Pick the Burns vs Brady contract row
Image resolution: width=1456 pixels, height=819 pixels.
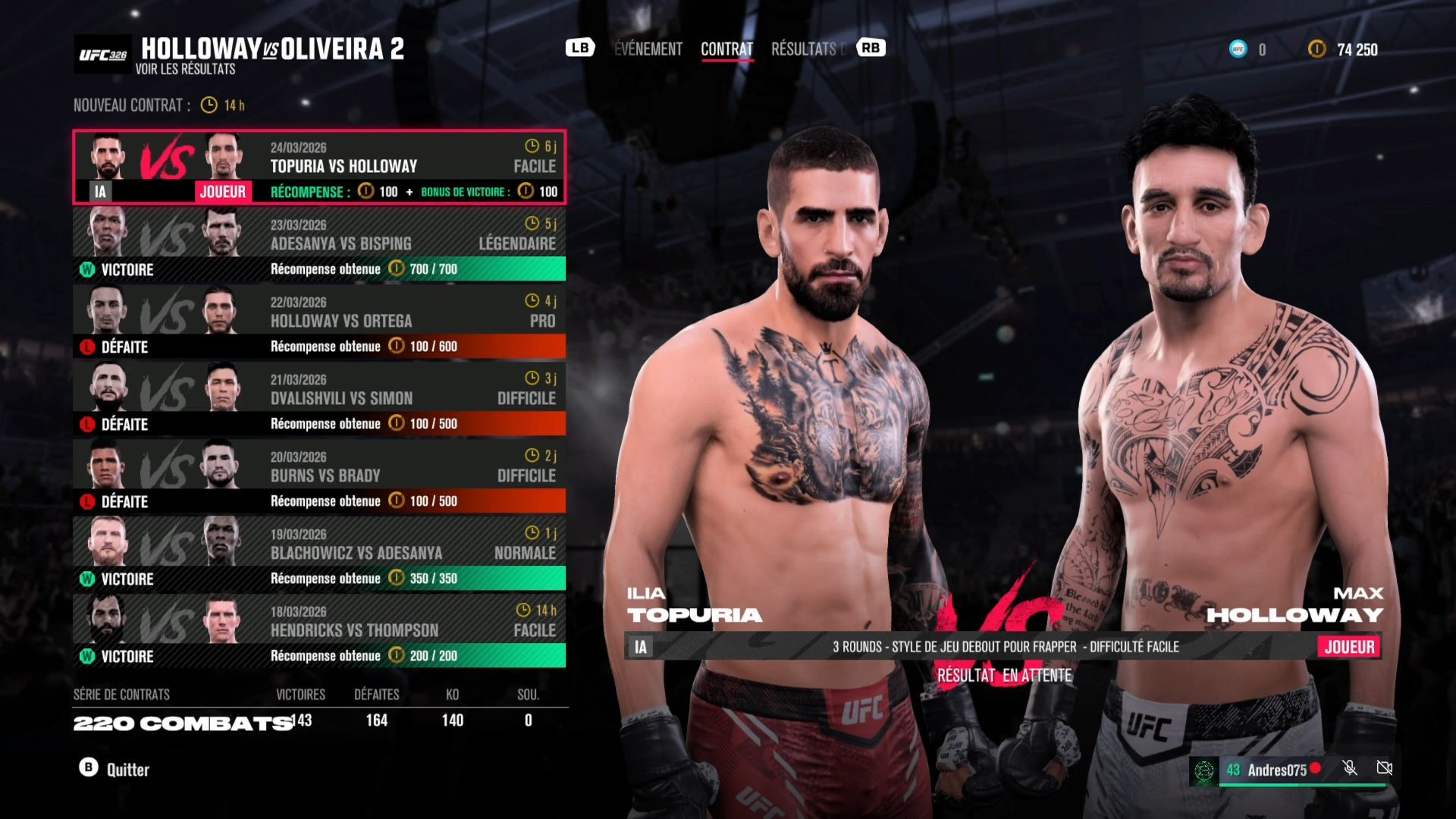click(x=318, y=476)
